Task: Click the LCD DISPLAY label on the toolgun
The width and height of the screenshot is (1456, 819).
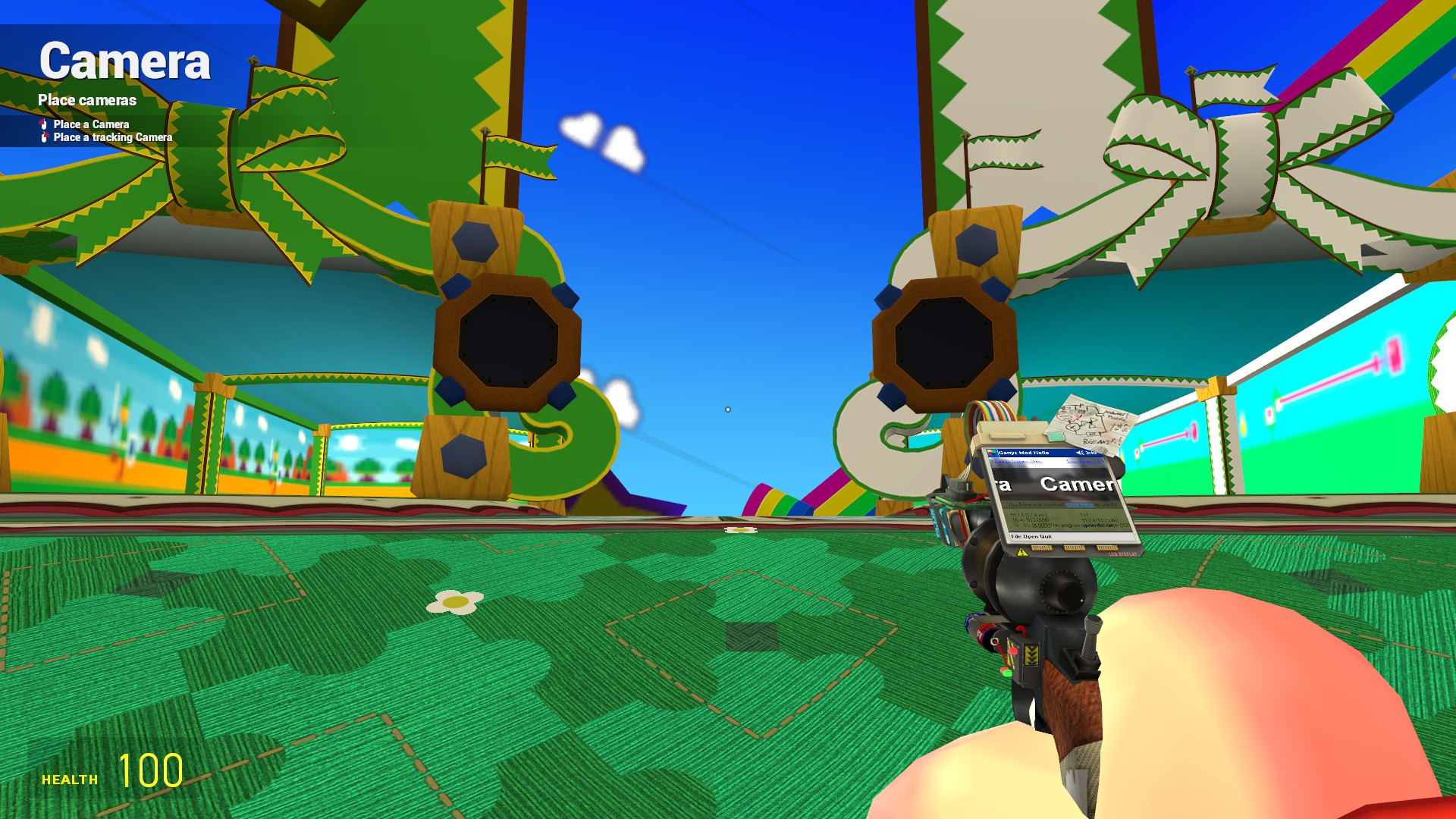Action: [x=1124, y=554]
